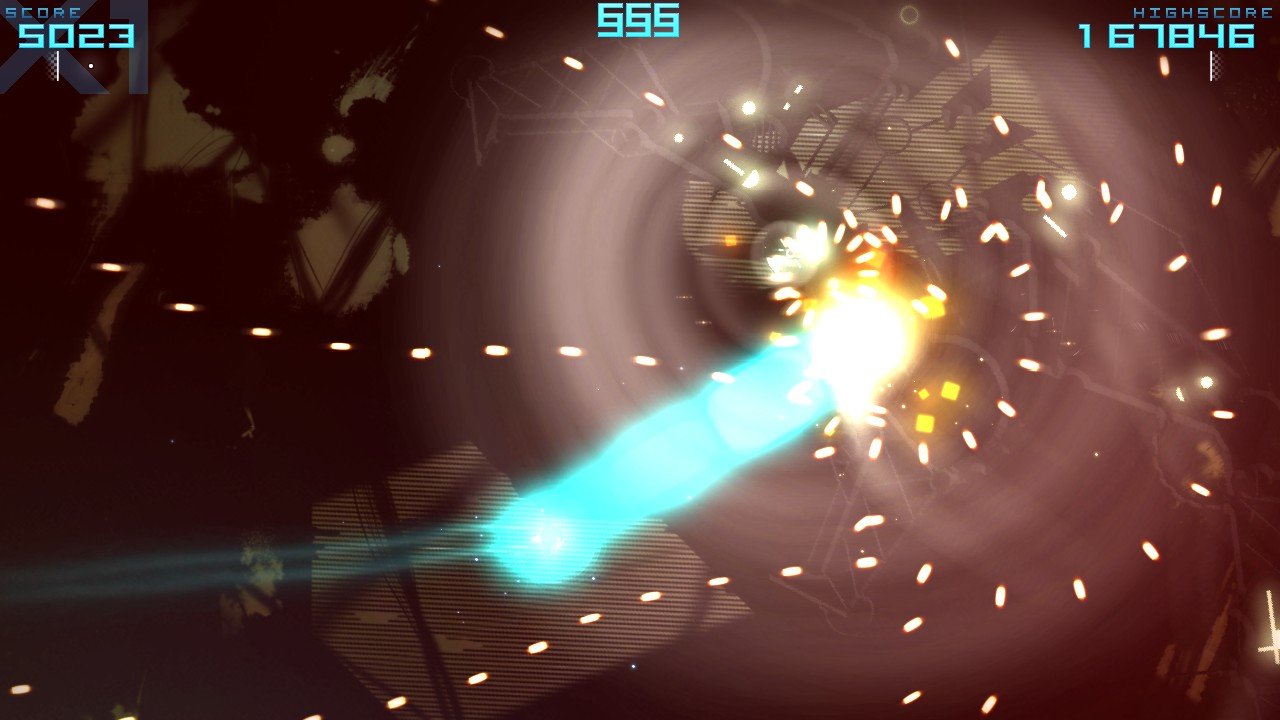This screenshot has height=720, width=1280.
Task: Select the SCORE label in the corner
Action: tap(42, 10)
